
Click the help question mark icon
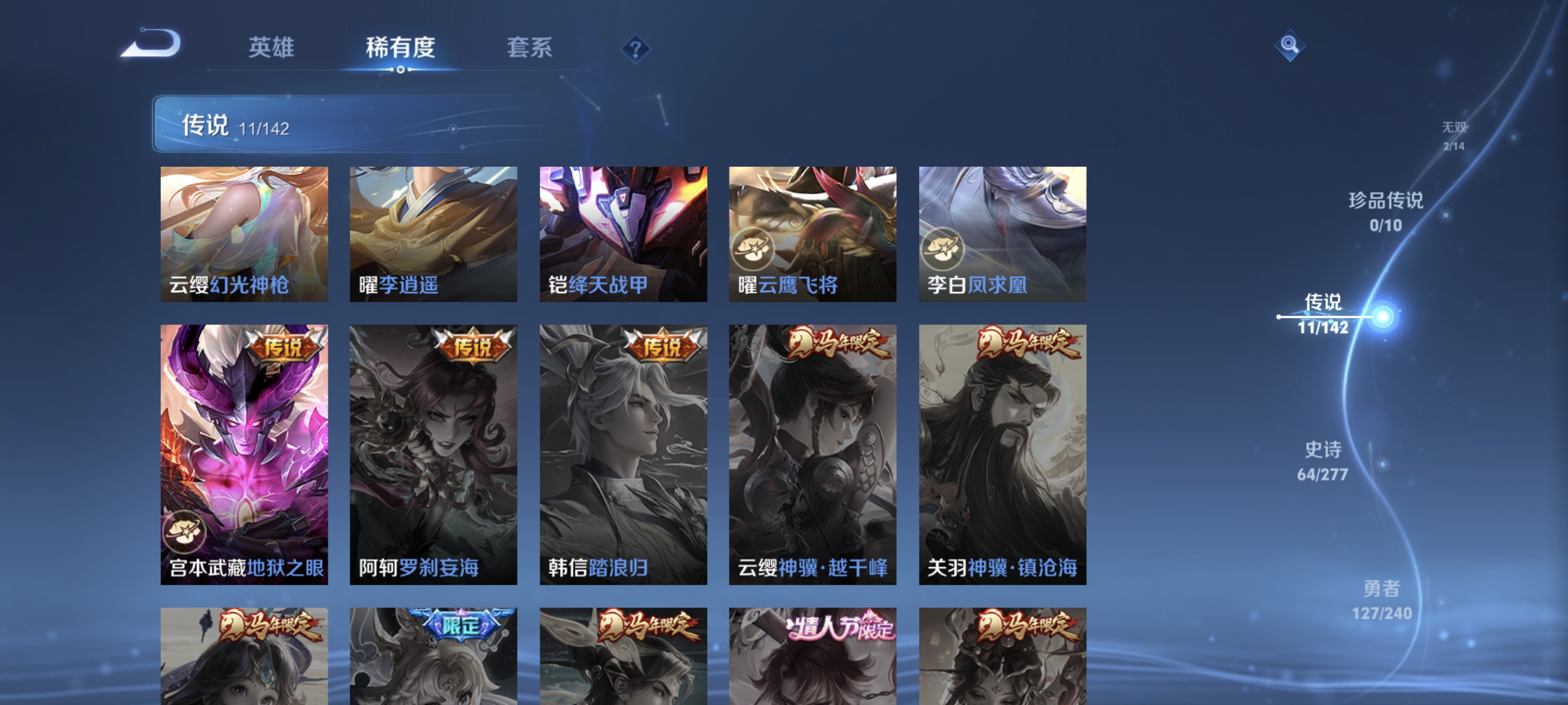coord(635,48)
